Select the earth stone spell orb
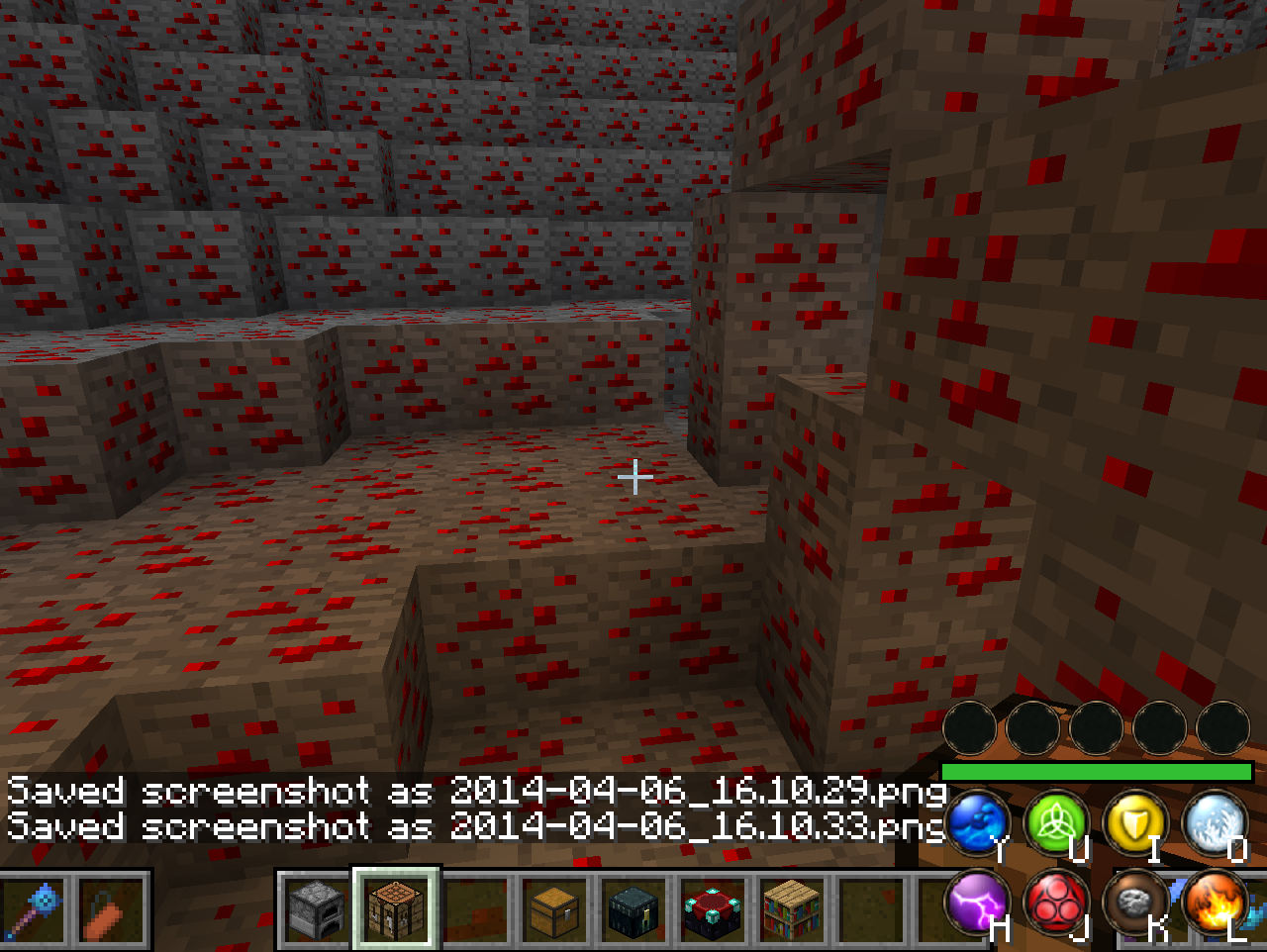The height and width of the screenshot is (952, 1267). pyautogui.click(x=1134, y=903)
